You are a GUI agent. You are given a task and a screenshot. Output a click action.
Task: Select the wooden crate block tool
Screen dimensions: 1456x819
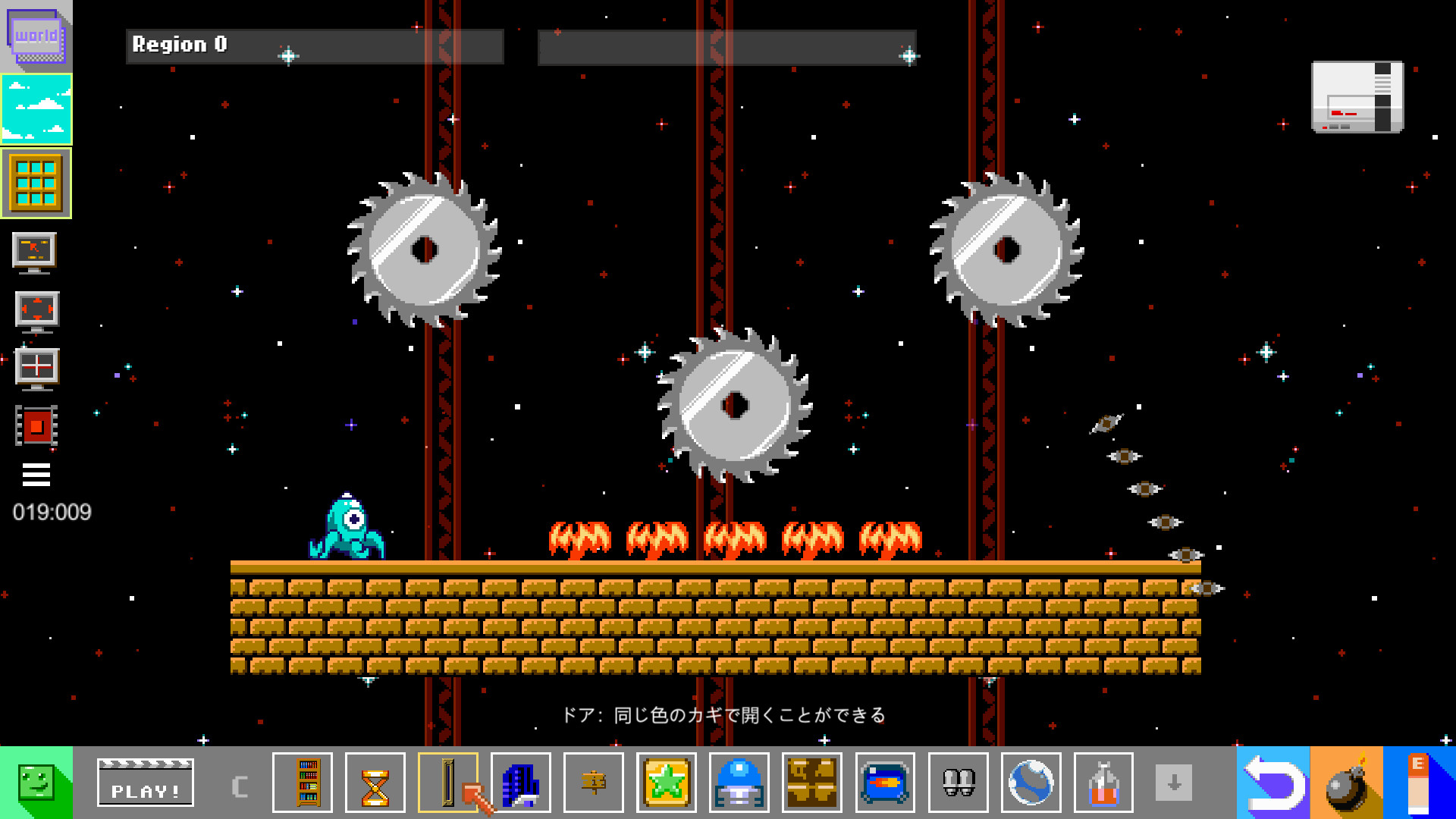click(812, 783)
